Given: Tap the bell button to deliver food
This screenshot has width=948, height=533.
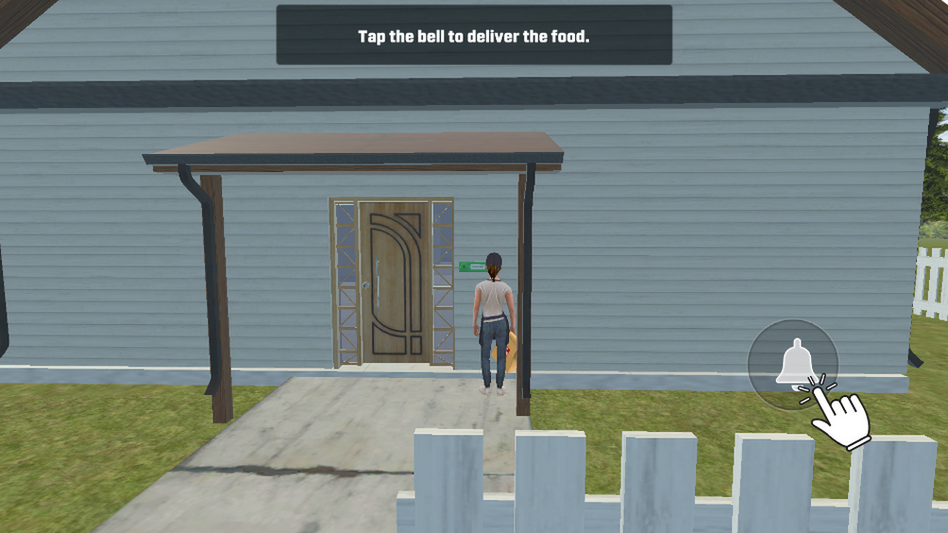Looking at the screenshot, I should tap(793, 363).
